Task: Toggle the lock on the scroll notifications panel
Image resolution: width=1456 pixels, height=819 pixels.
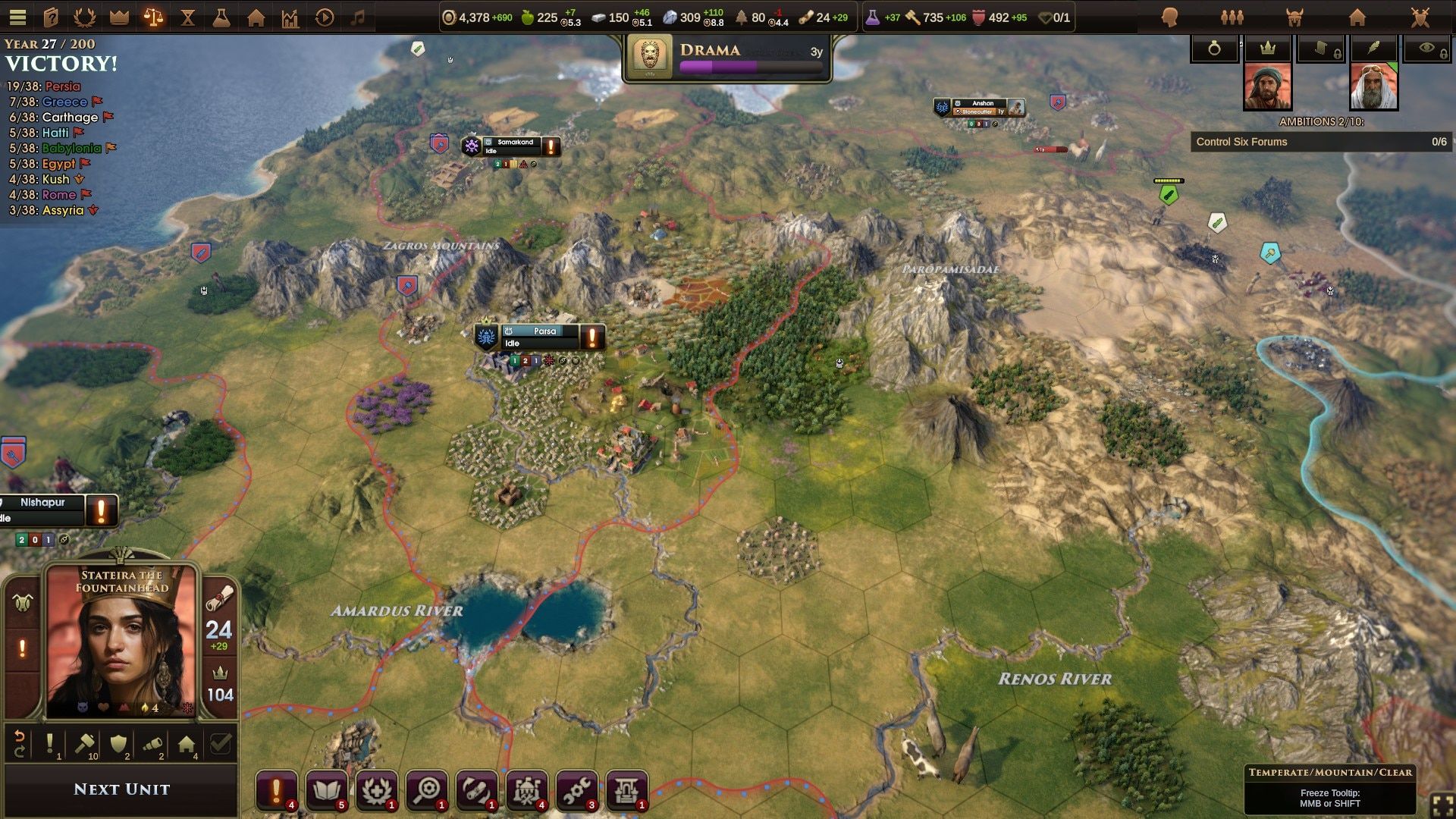Action: point(1337,53)
